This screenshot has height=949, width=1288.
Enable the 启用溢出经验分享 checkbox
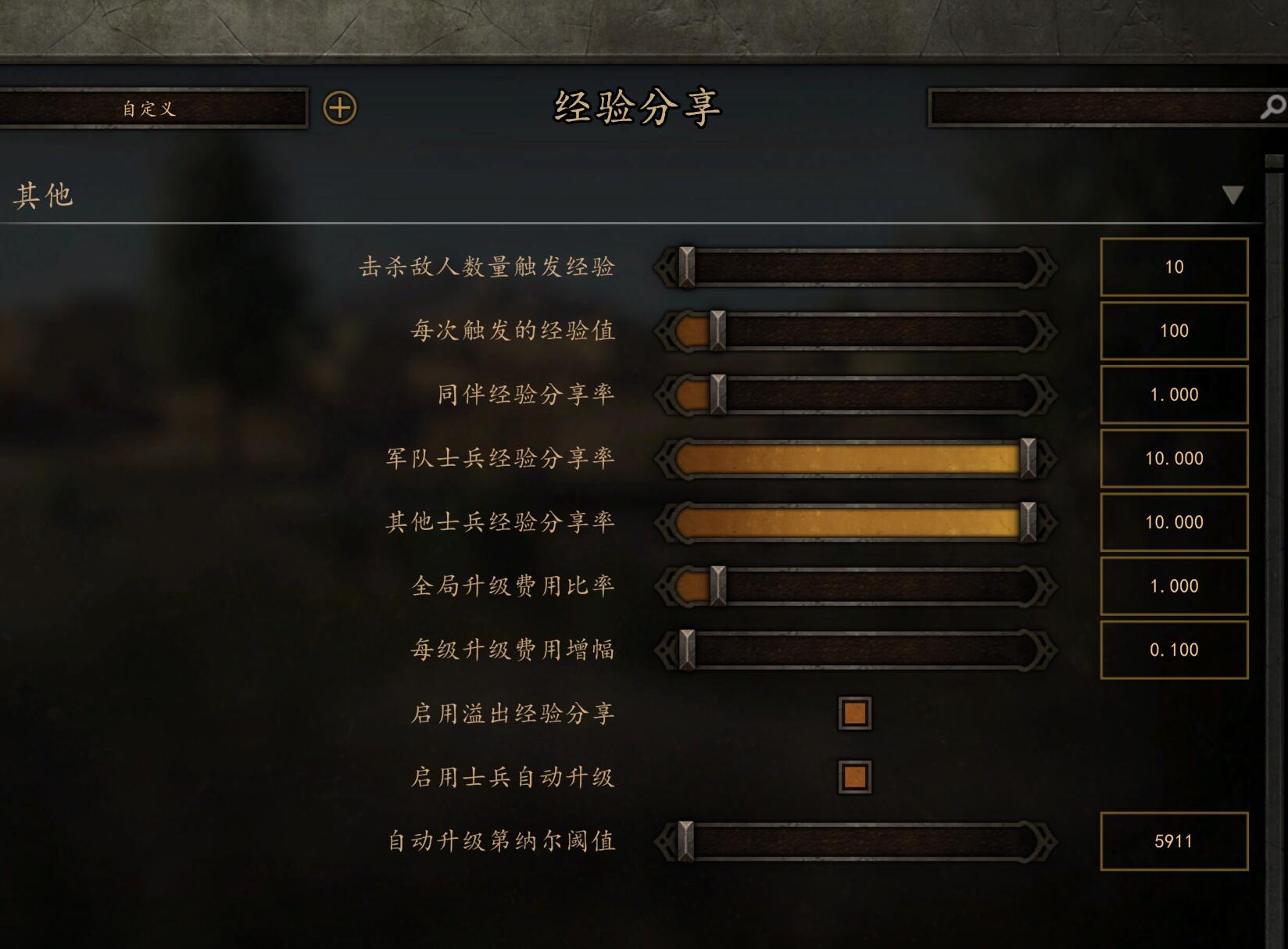[x=854, y=714]
